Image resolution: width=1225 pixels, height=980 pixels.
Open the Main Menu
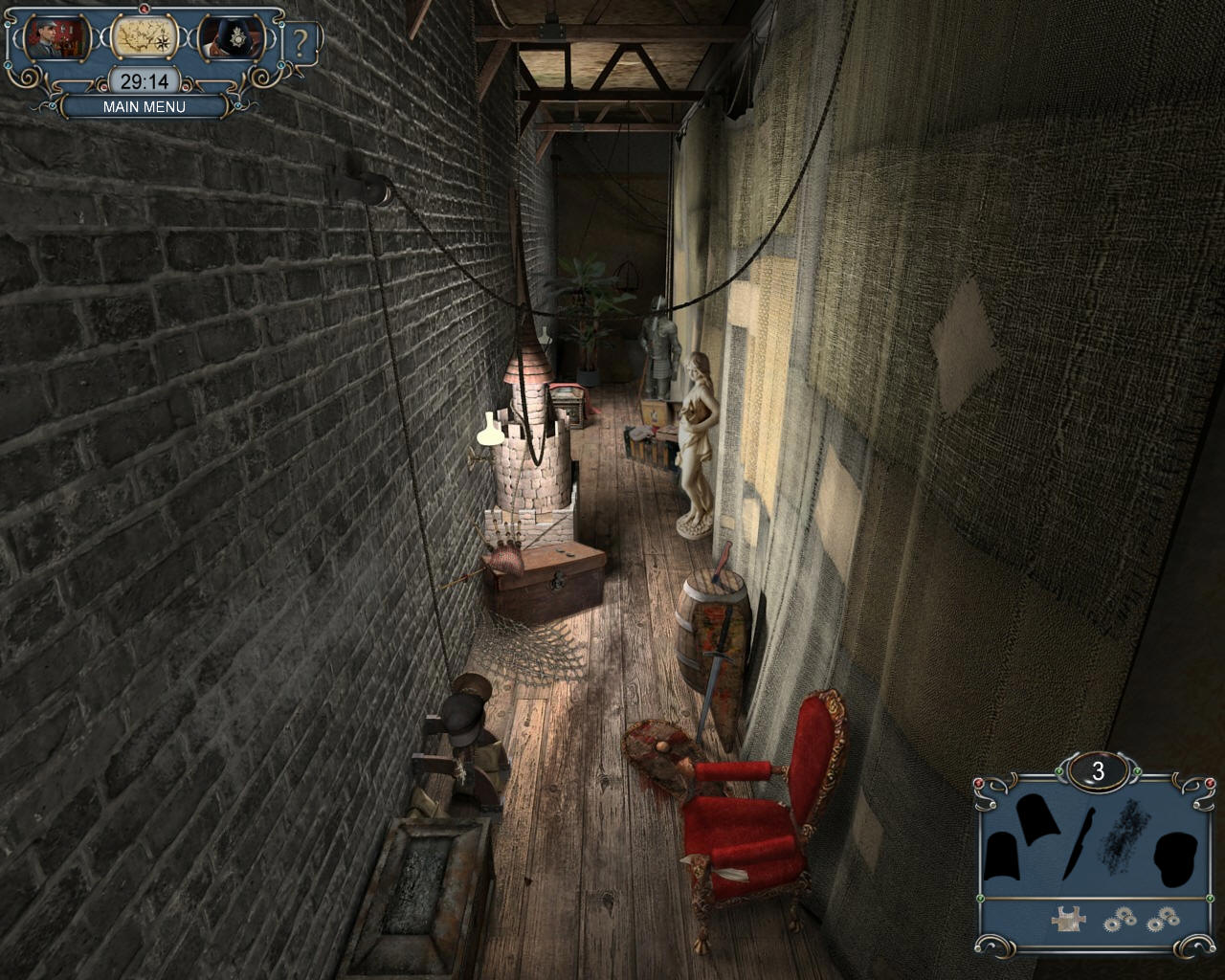click(145, 107)
